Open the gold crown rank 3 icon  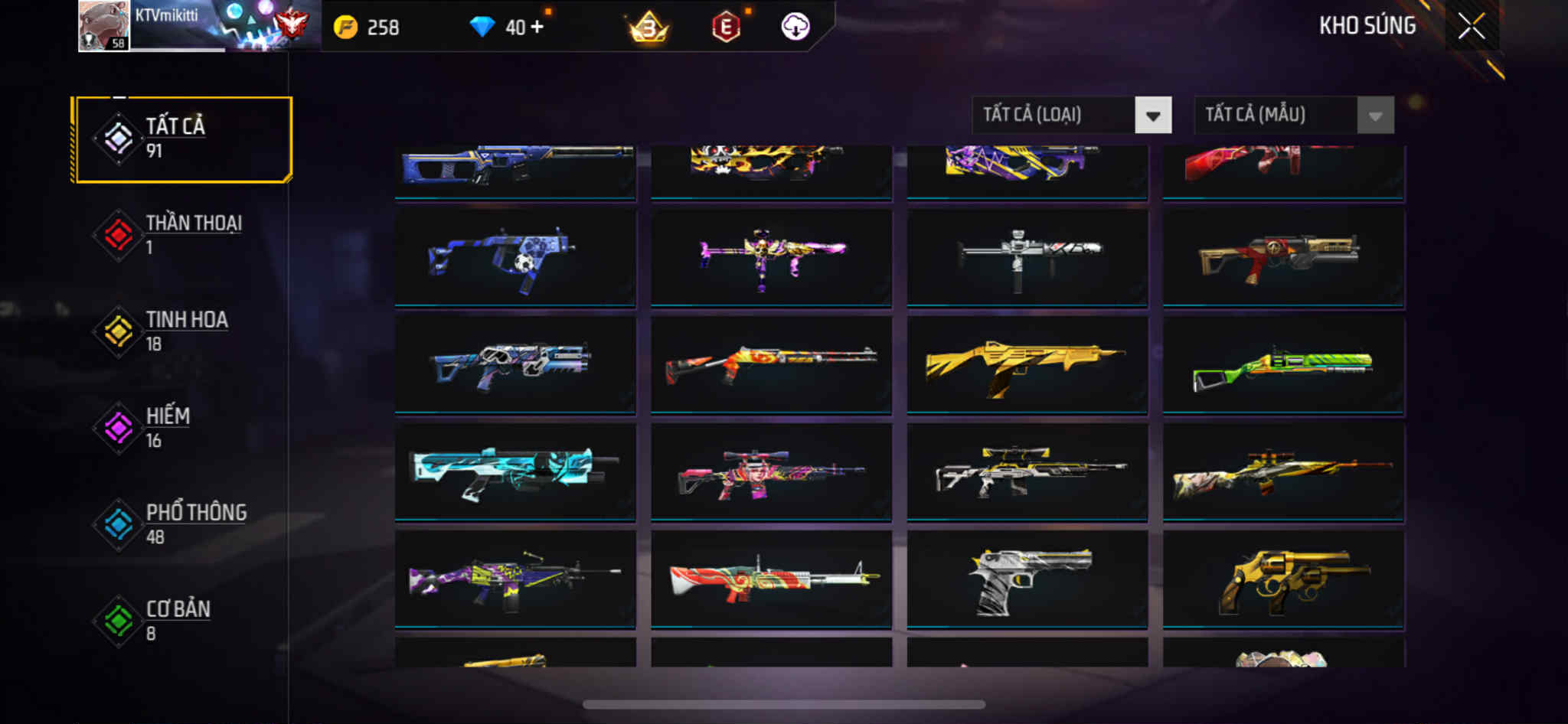click(648, 28)
